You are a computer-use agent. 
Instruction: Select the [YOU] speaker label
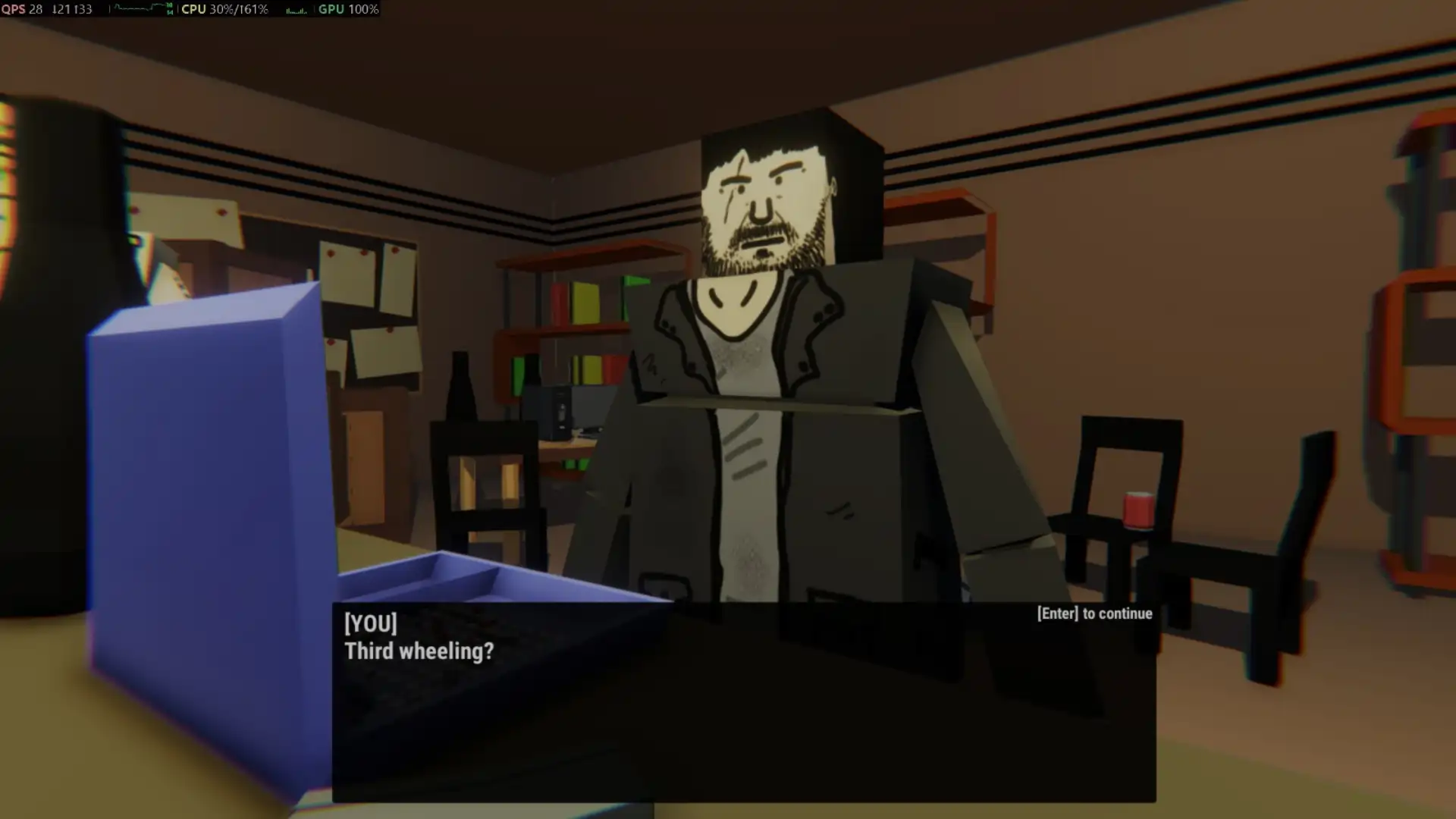(369, 623)
